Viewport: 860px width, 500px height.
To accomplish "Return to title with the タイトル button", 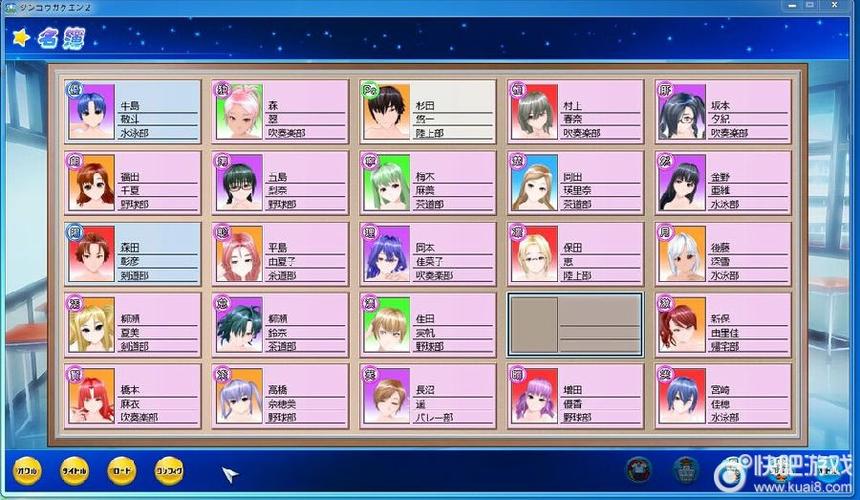I will click(74, 469).
